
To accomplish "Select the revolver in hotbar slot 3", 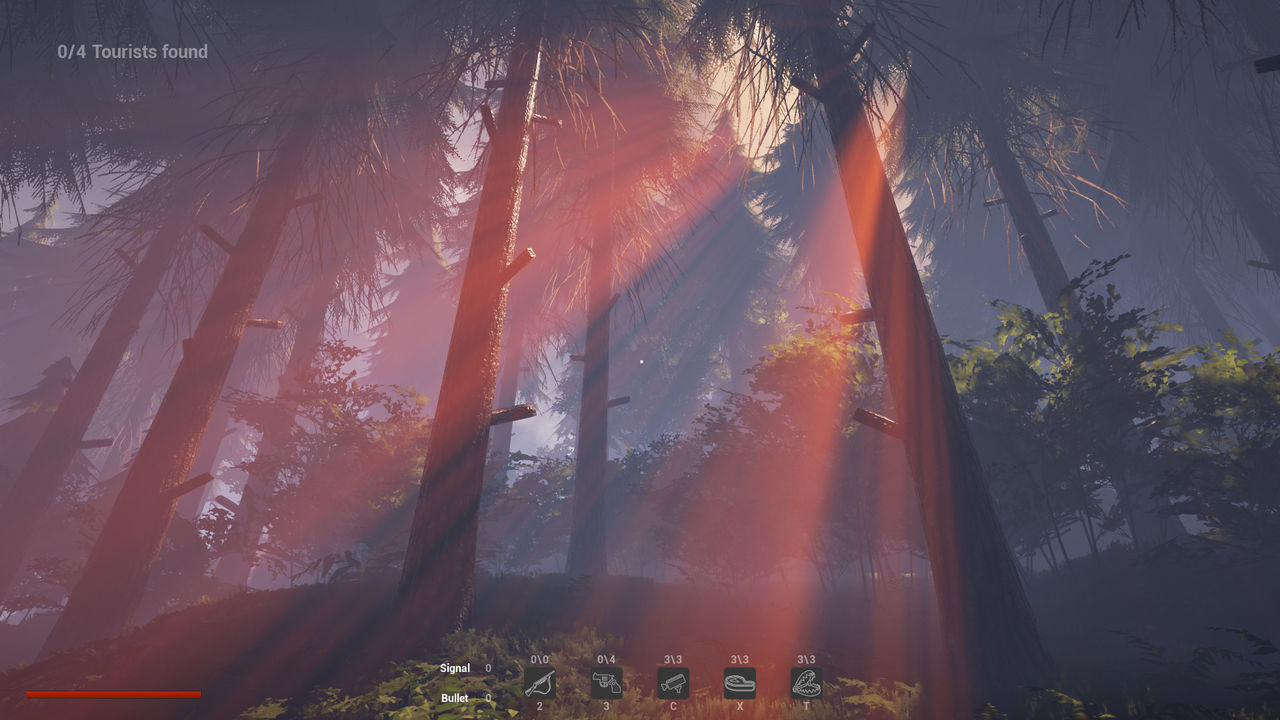I will point(606,684).
